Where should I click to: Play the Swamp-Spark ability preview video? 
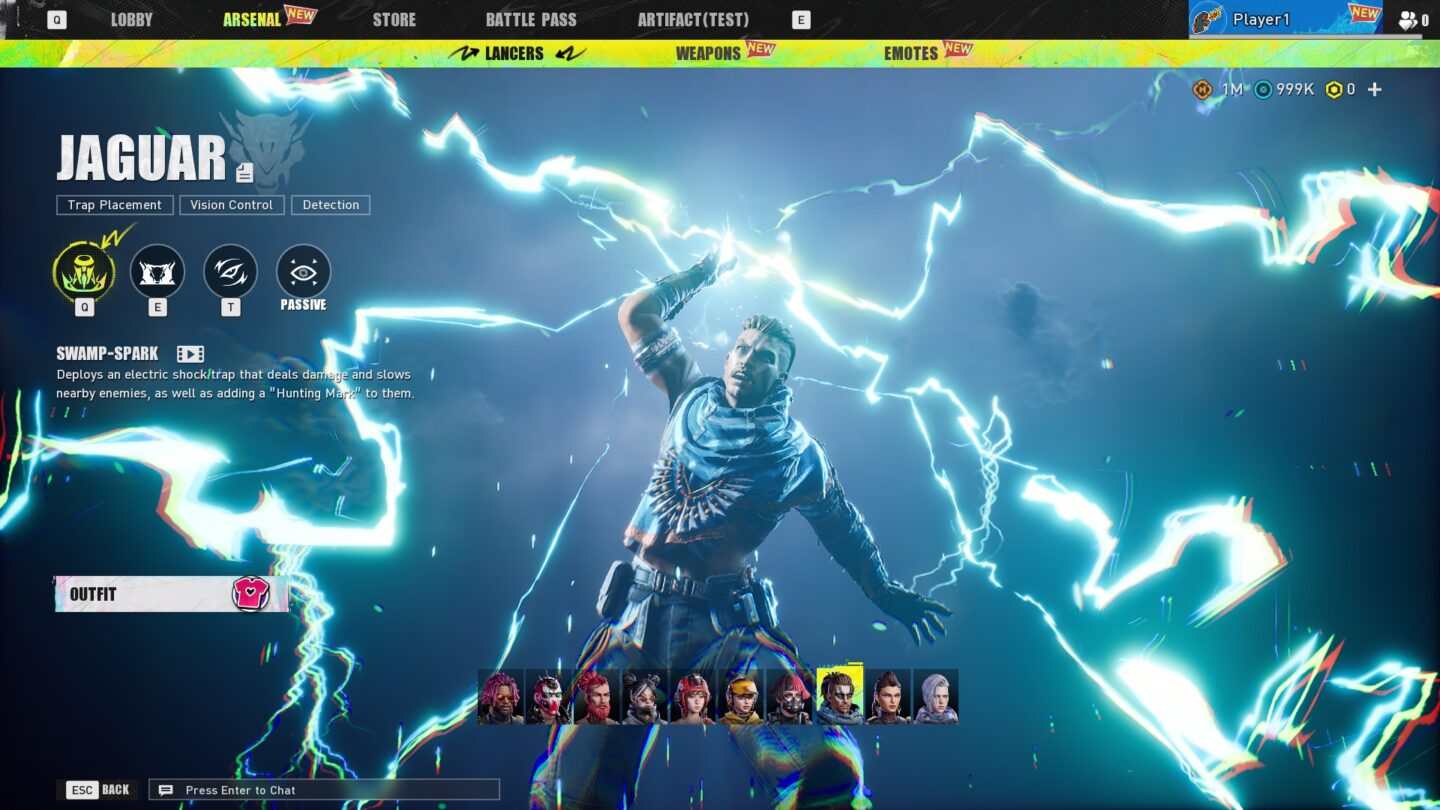[x=189, y=352]
